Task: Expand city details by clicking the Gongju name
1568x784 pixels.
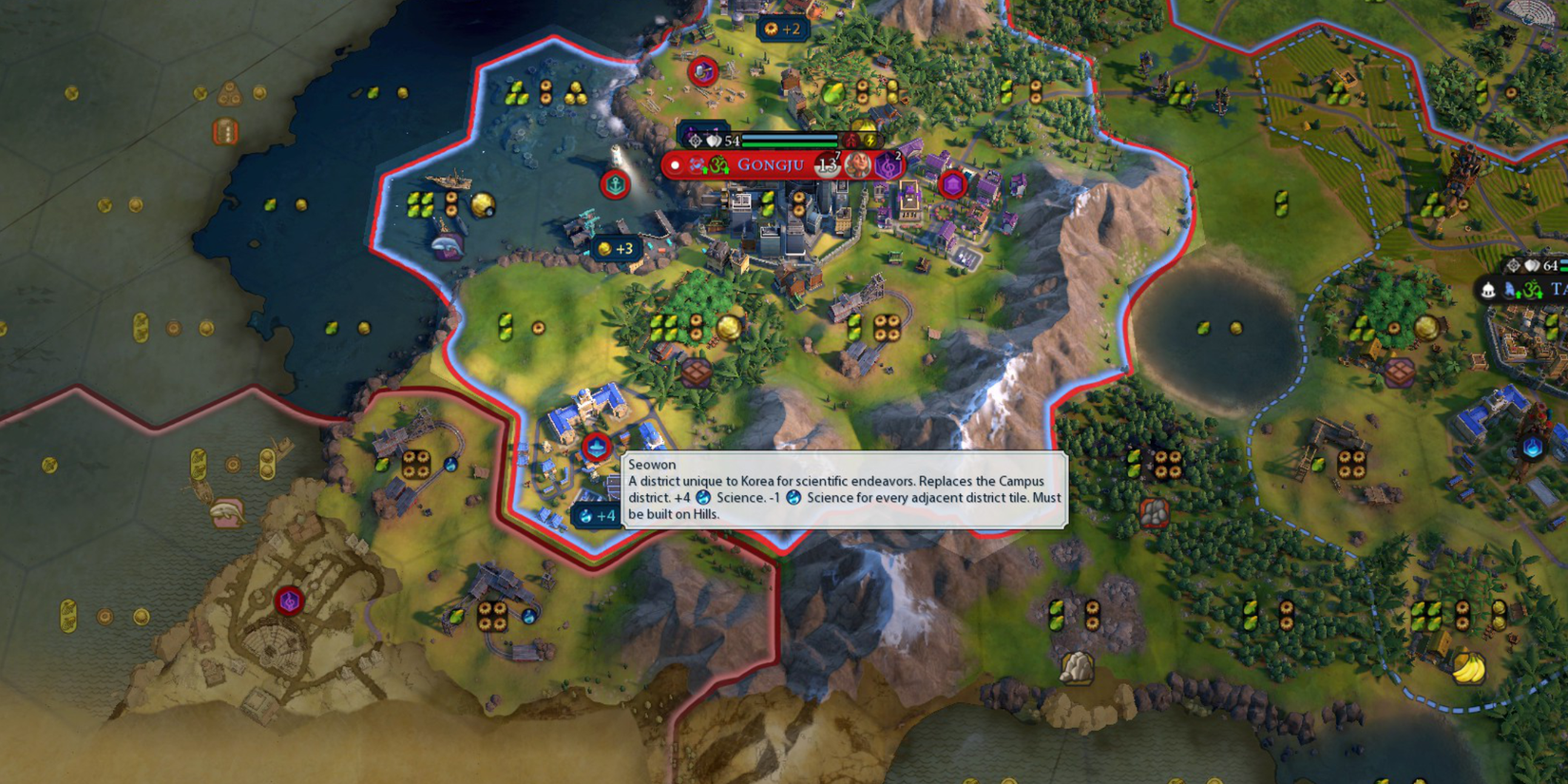Action: click(x=772, y=164)
